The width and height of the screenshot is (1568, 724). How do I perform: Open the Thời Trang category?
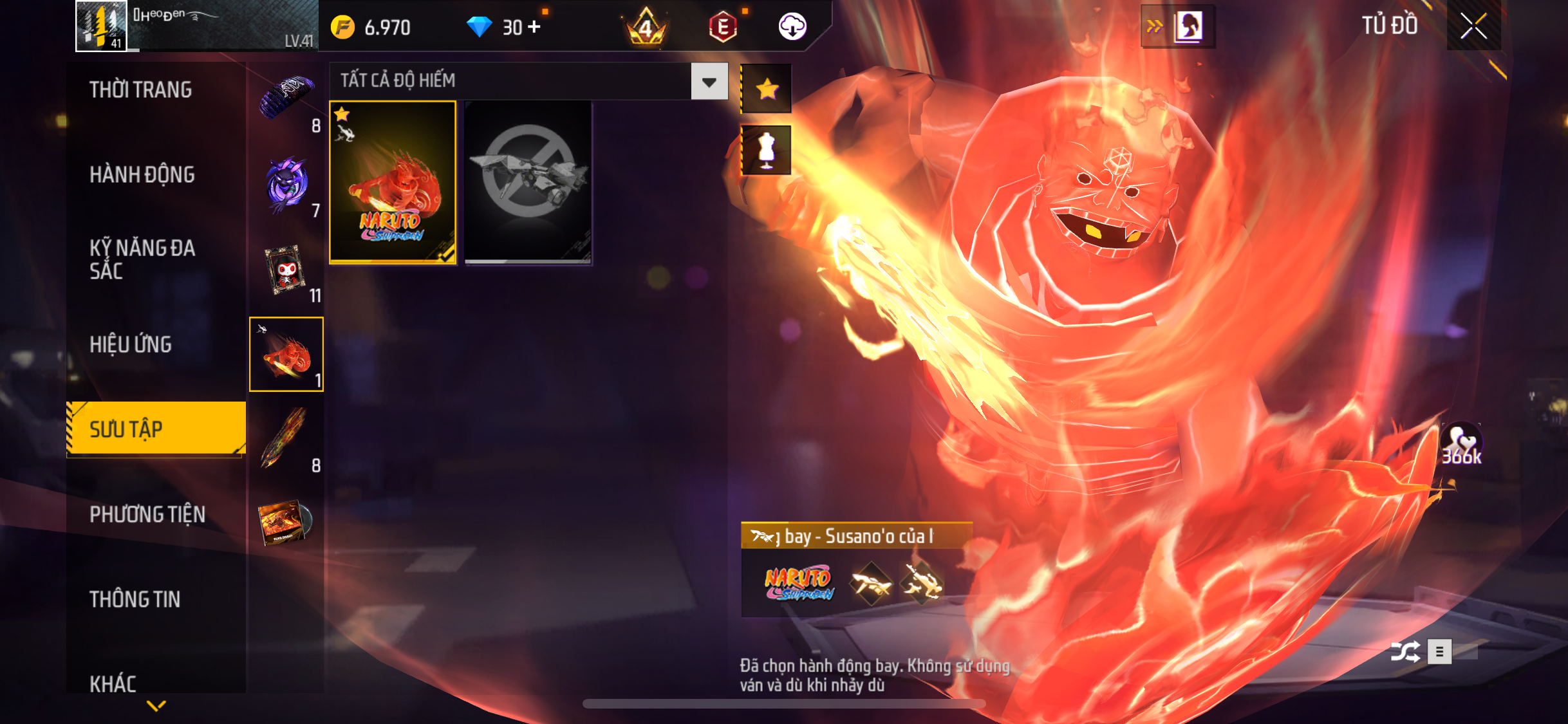140,89
